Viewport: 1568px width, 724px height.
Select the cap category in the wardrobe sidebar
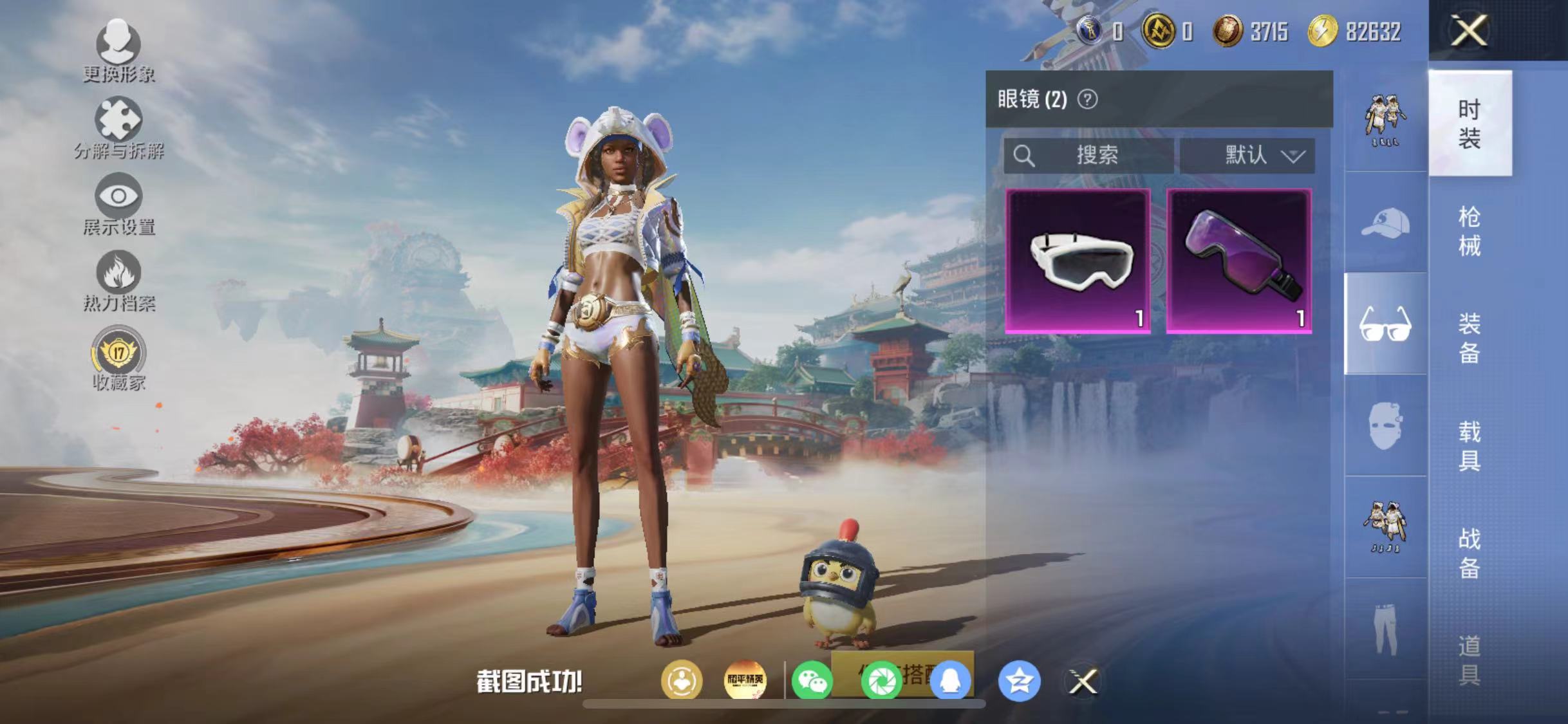click(1385, 222)
